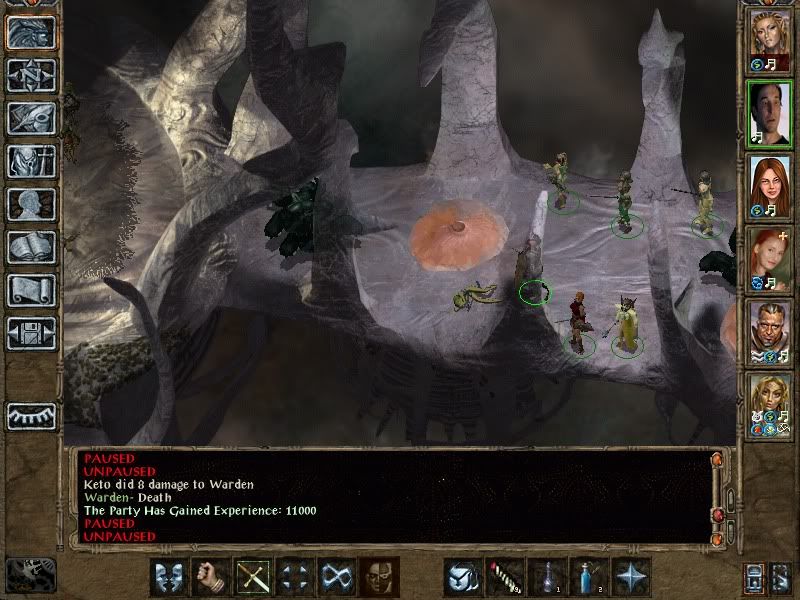
Task: Click the crossed swords attack button
Action: pos(253,577)
